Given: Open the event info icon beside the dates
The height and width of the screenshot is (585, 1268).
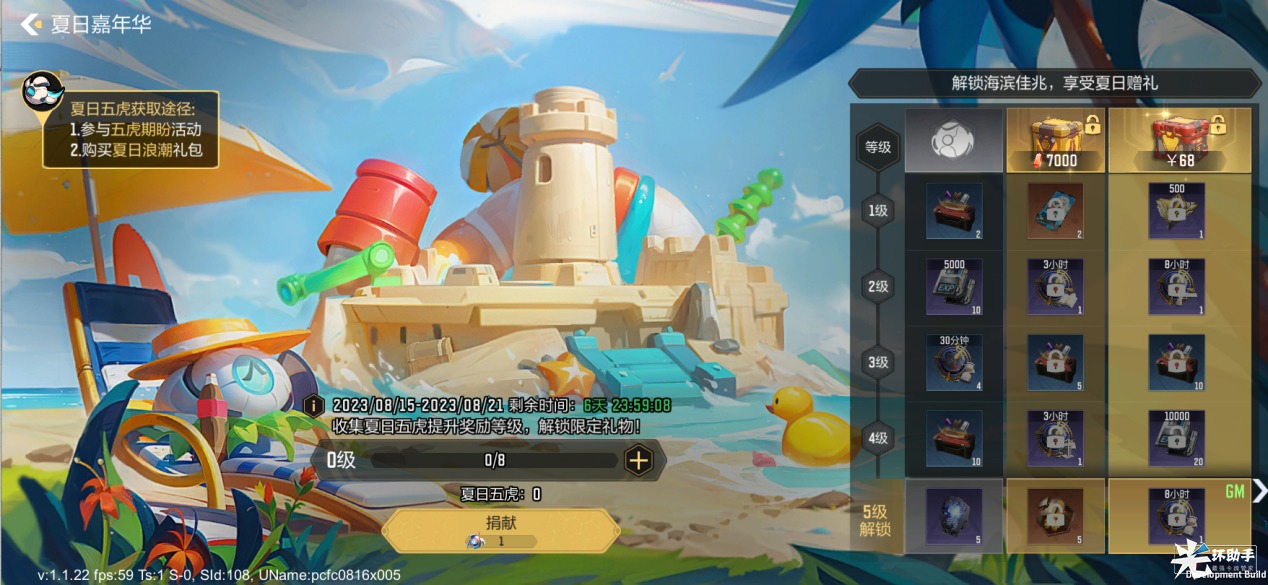Looking at the screenshot, I should (x=315, y=405).
